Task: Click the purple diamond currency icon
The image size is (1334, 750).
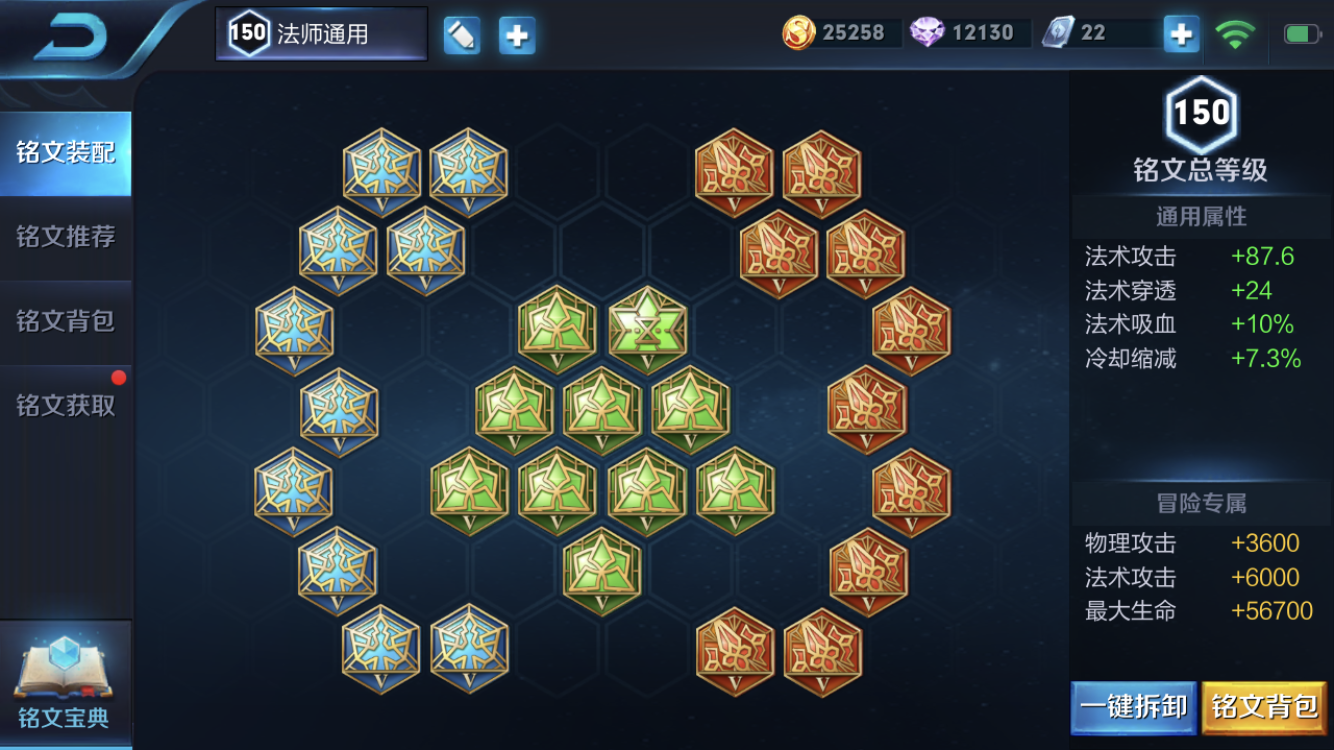Action: (930, 32)
